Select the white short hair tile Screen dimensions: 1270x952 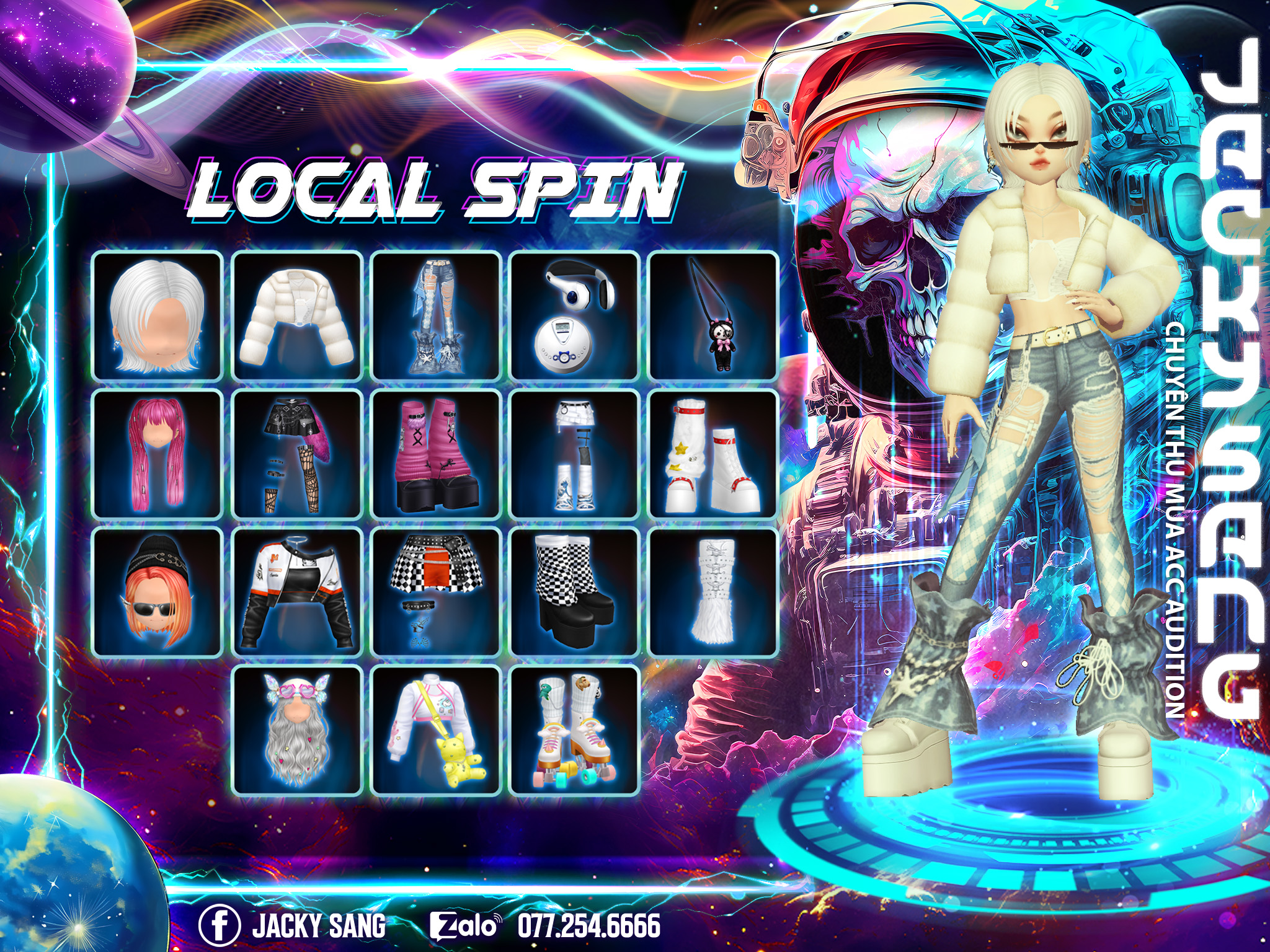[158, 316]
